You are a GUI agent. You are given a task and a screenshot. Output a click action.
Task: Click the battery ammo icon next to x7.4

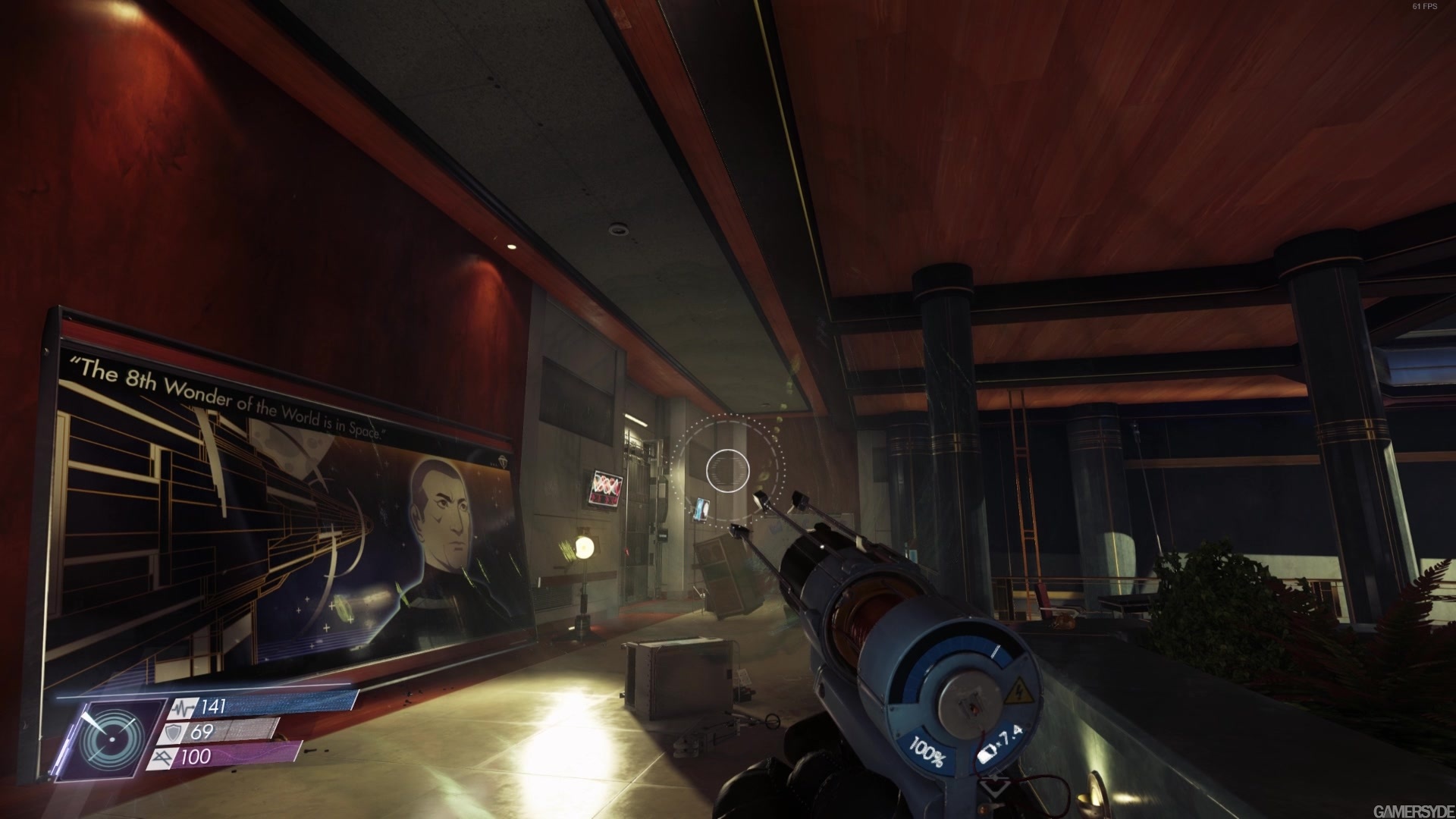coord(986,753)
